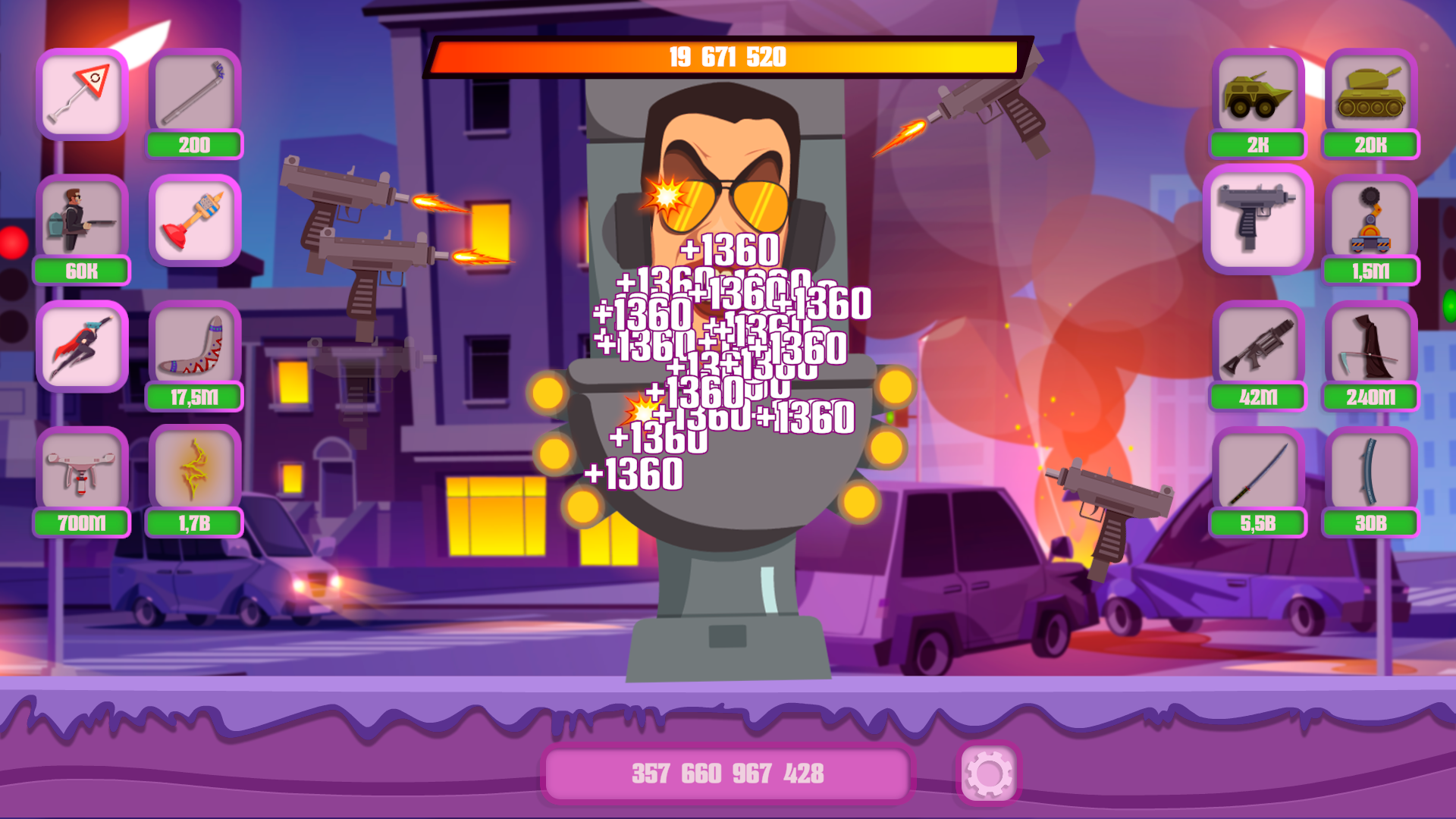Tap the coin balance display at the bottom
The image size is (1456, 819).
726,773
